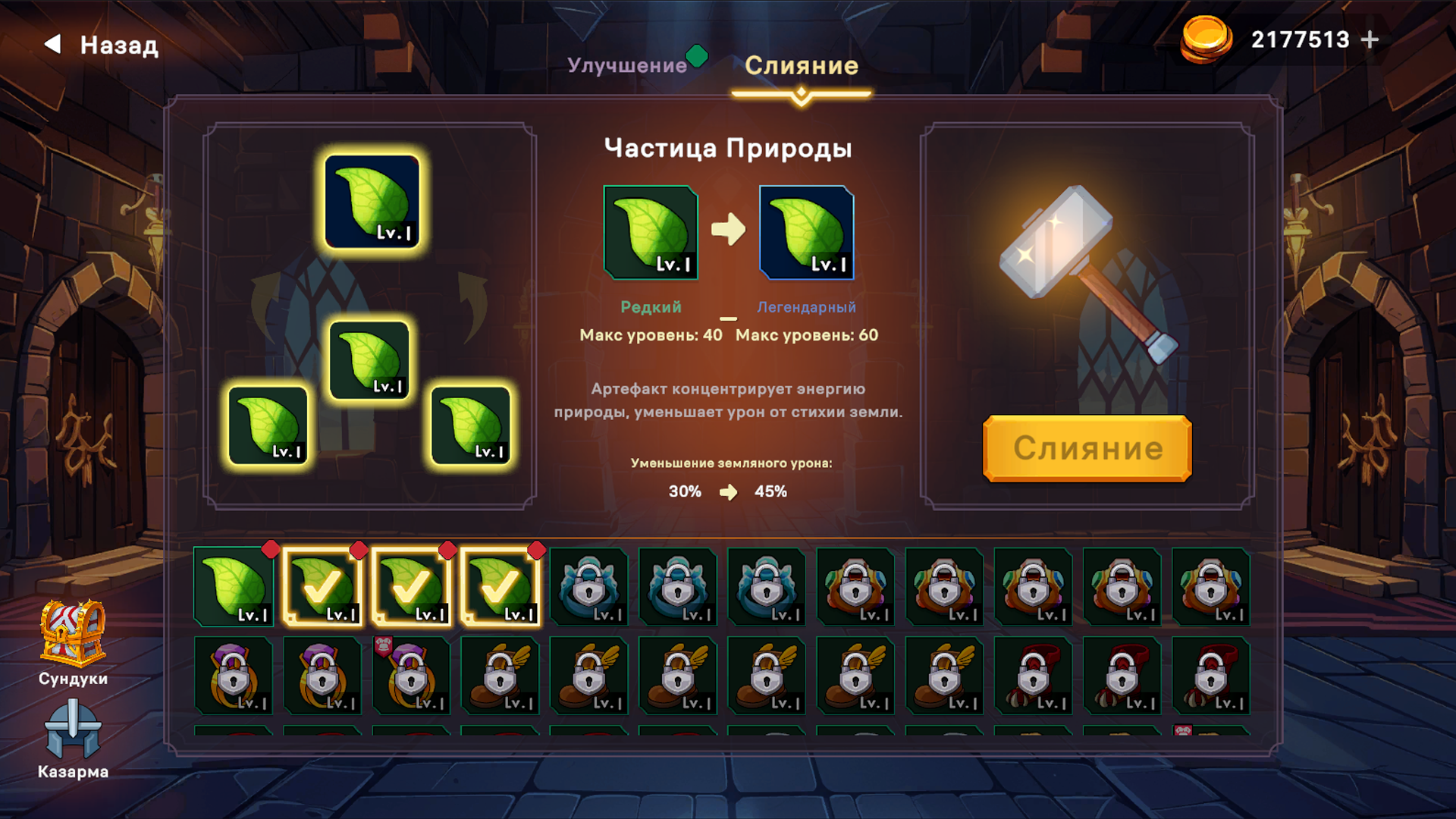The width and height of the screenshot is (1456, 819).
Task: Click the Редкий leaf preview icon
Action: [649, 233]
